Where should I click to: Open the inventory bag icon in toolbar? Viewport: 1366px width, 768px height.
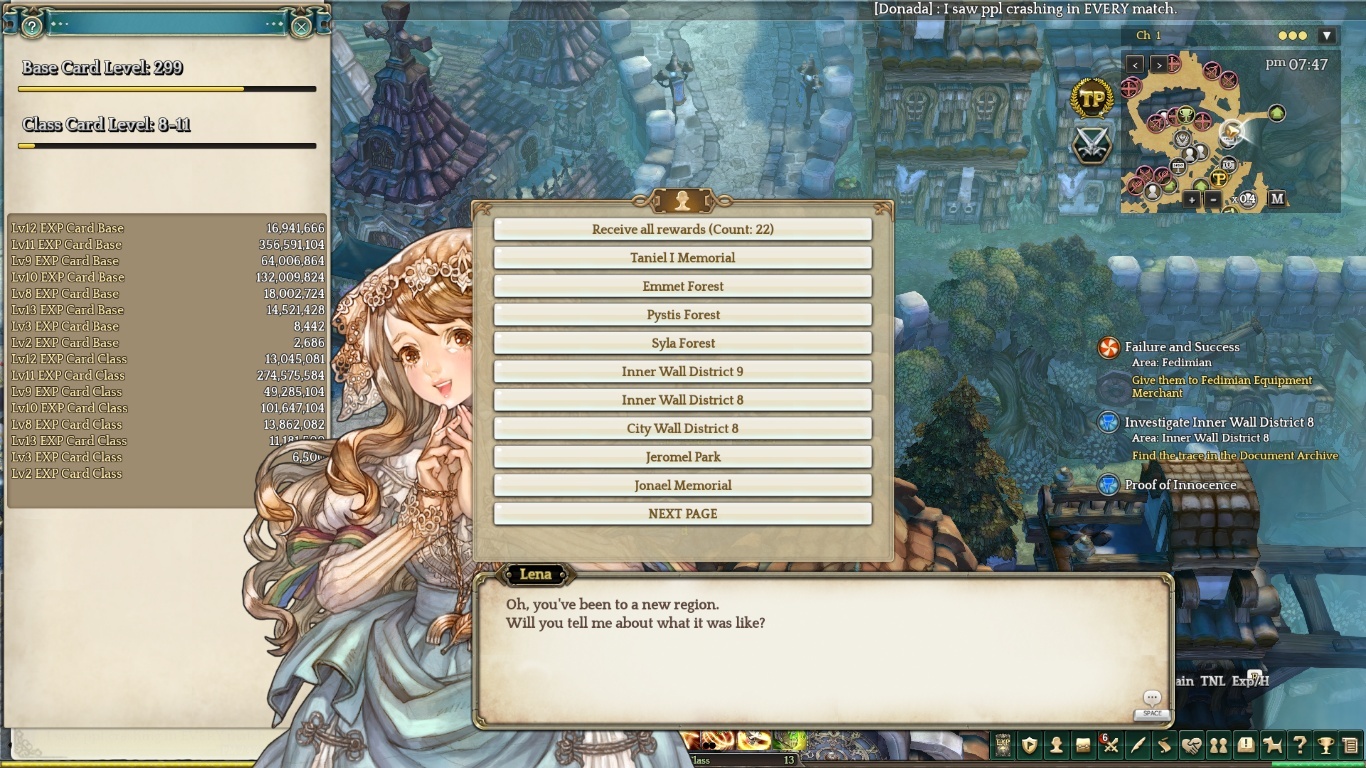point(1083,745)
